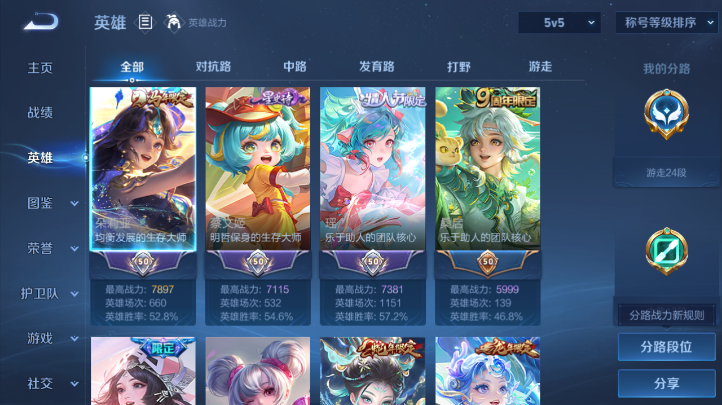This screenshot has height=405, width=722.
Task: Open 战绩 match records
Action: pos(40,113)
